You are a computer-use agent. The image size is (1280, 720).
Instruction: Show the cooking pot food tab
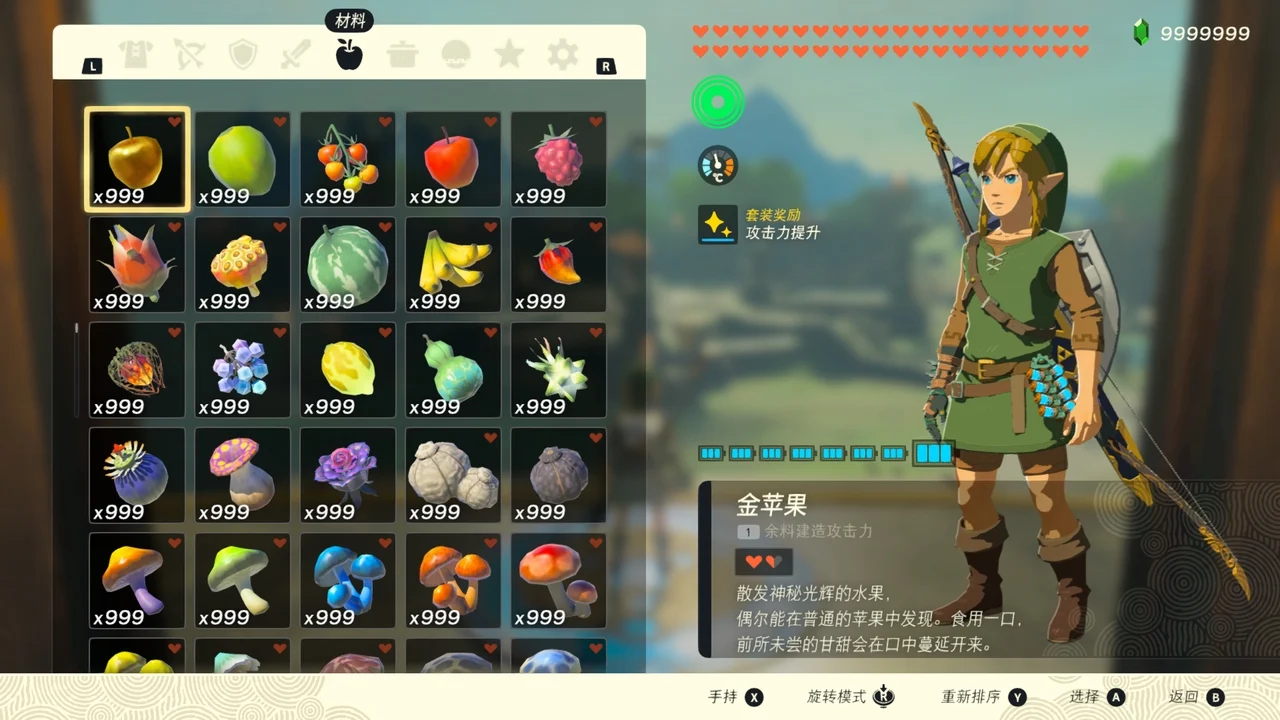(x=403, y=54)
